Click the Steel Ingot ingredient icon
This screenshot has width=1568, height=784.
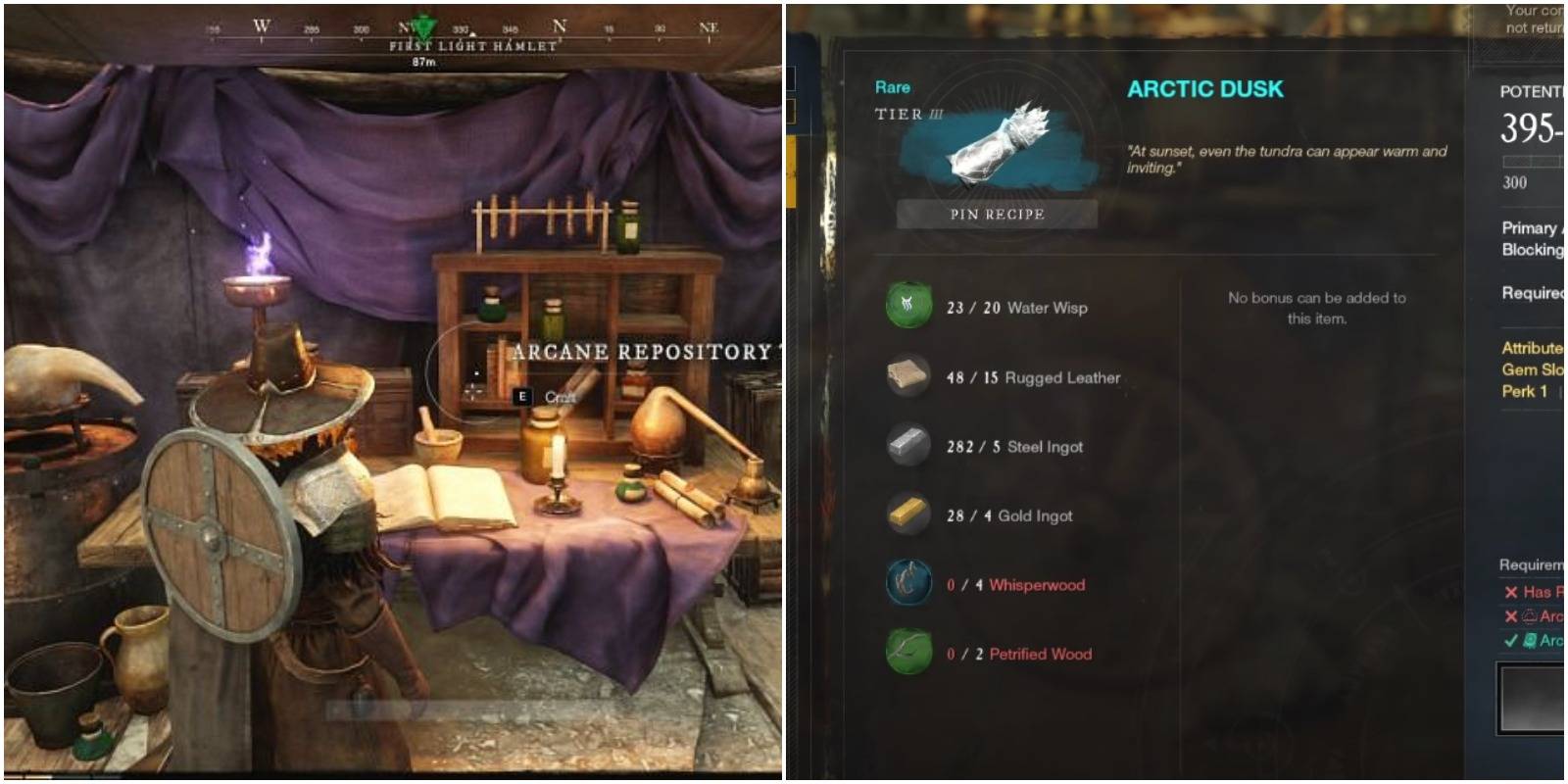click(x=907, y=446)
